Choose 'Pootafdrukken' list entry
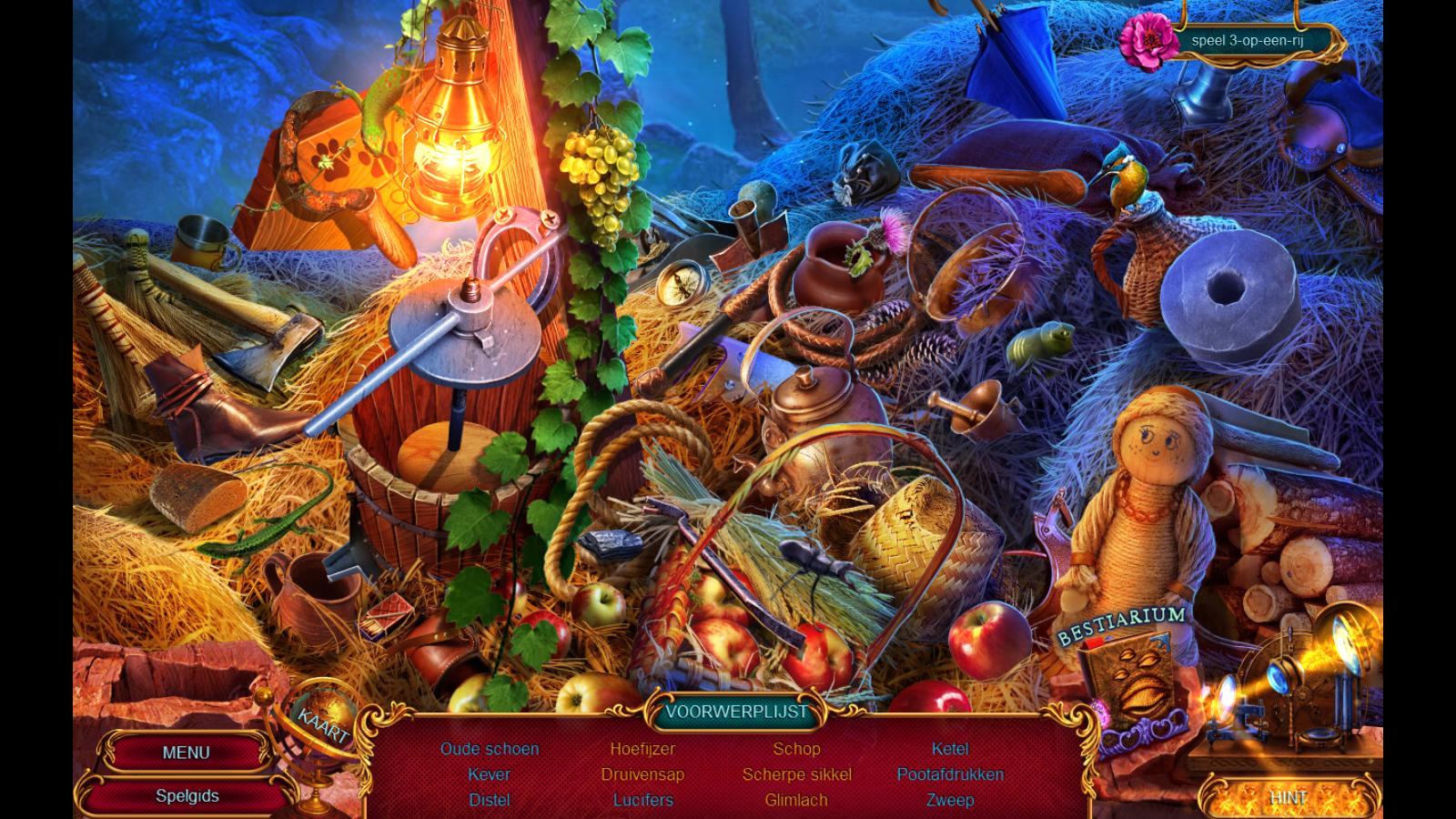The height and width of the screenshot is (819, 1456). click(950, 774)
